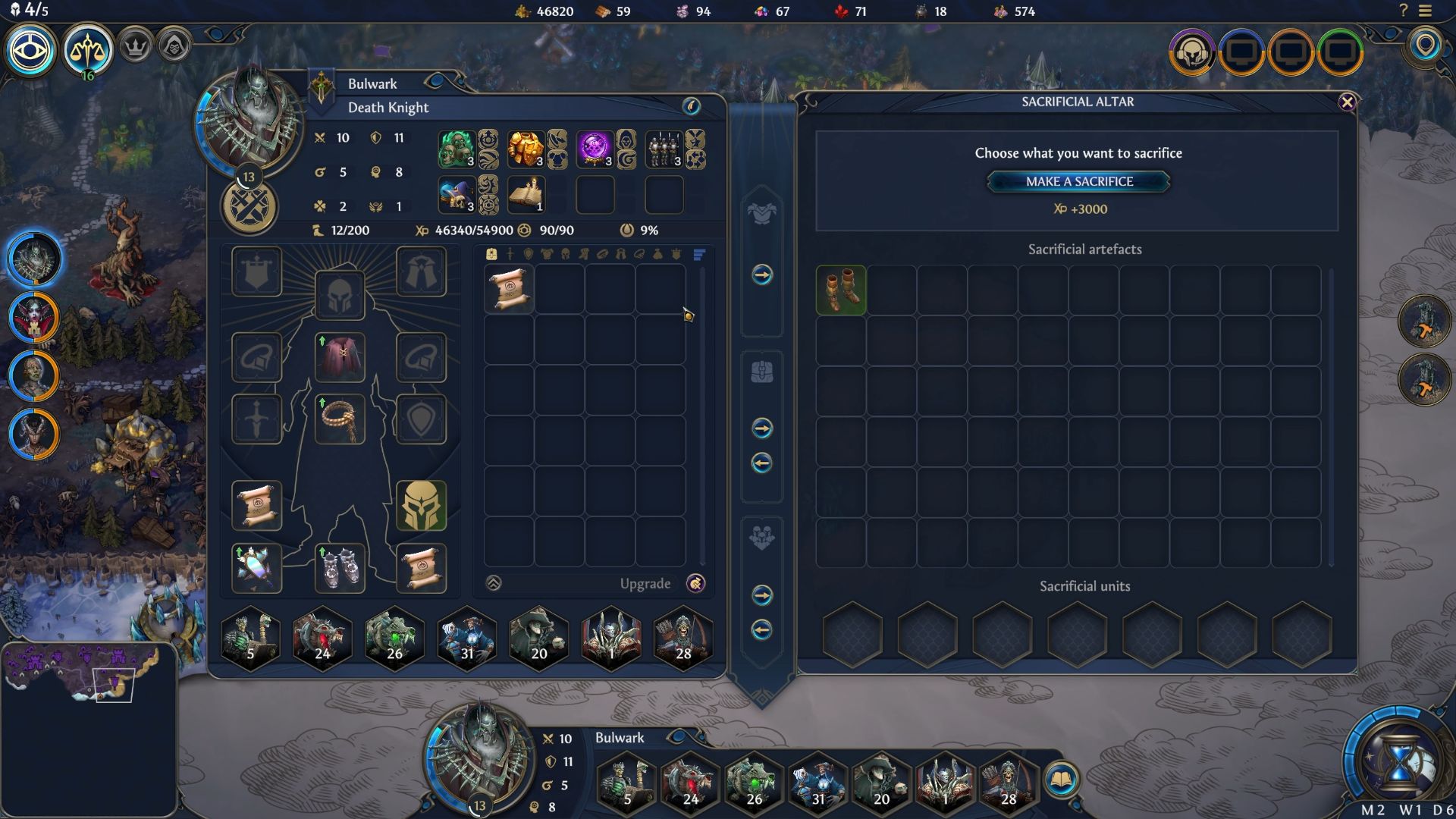This screenshot has height=819, width=1456.
Task: Select the army unit stack of 31
Action: click(466, 639)
